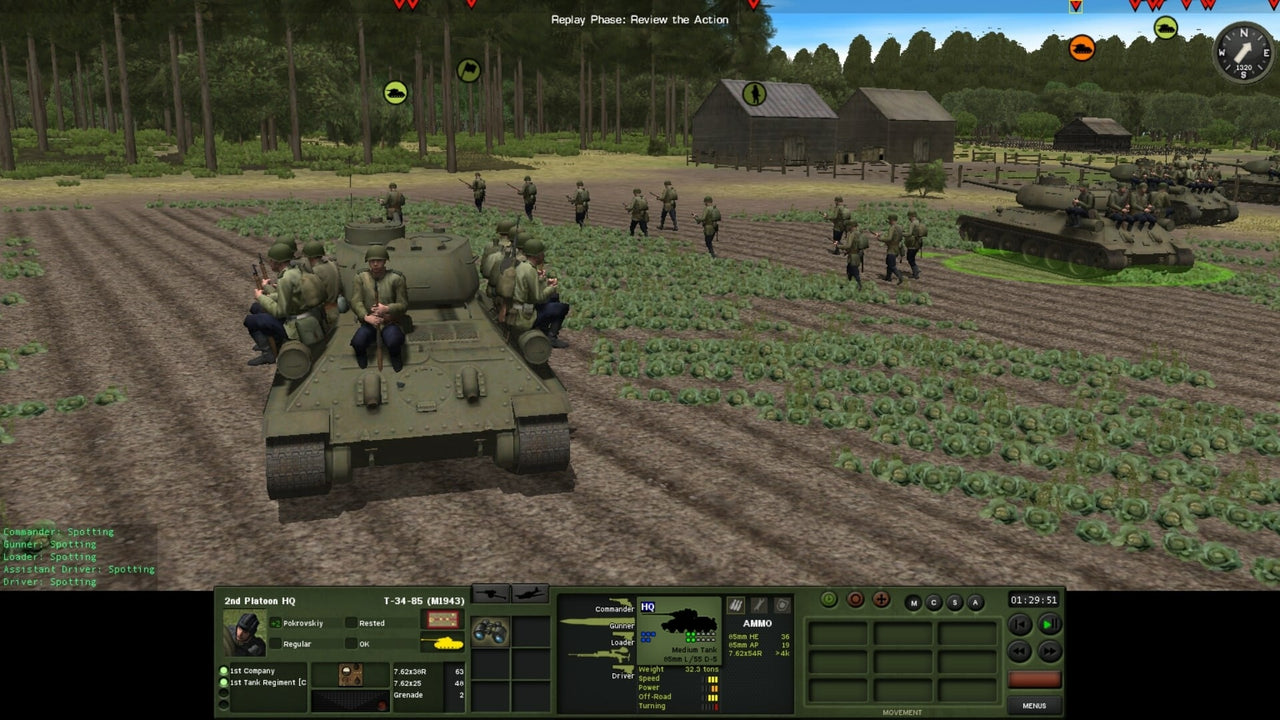This screenshot has height=720, width=1280.
Task: Click the orange enemy tank floating icon
Action: pos(1082,48)
